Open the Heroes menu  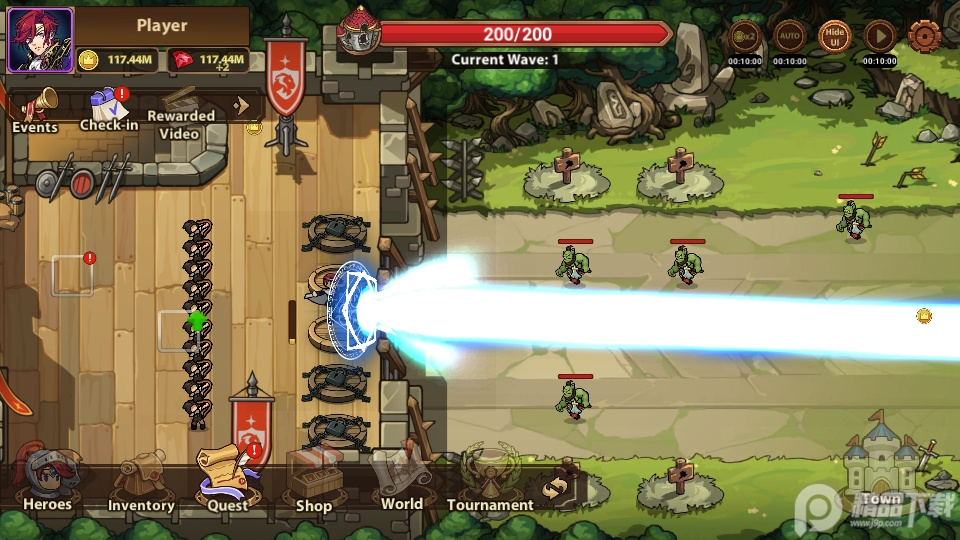click(x=46, y=480)
